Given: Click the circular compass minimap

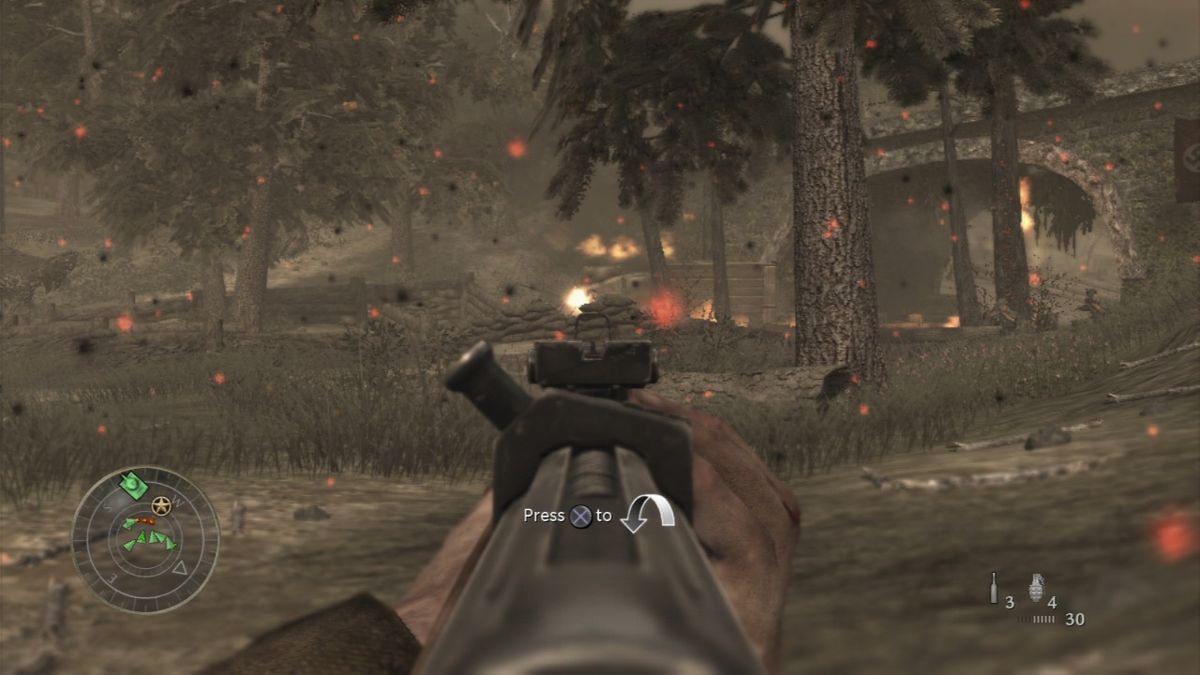Looking at the screenshot, I should (145, 540).
